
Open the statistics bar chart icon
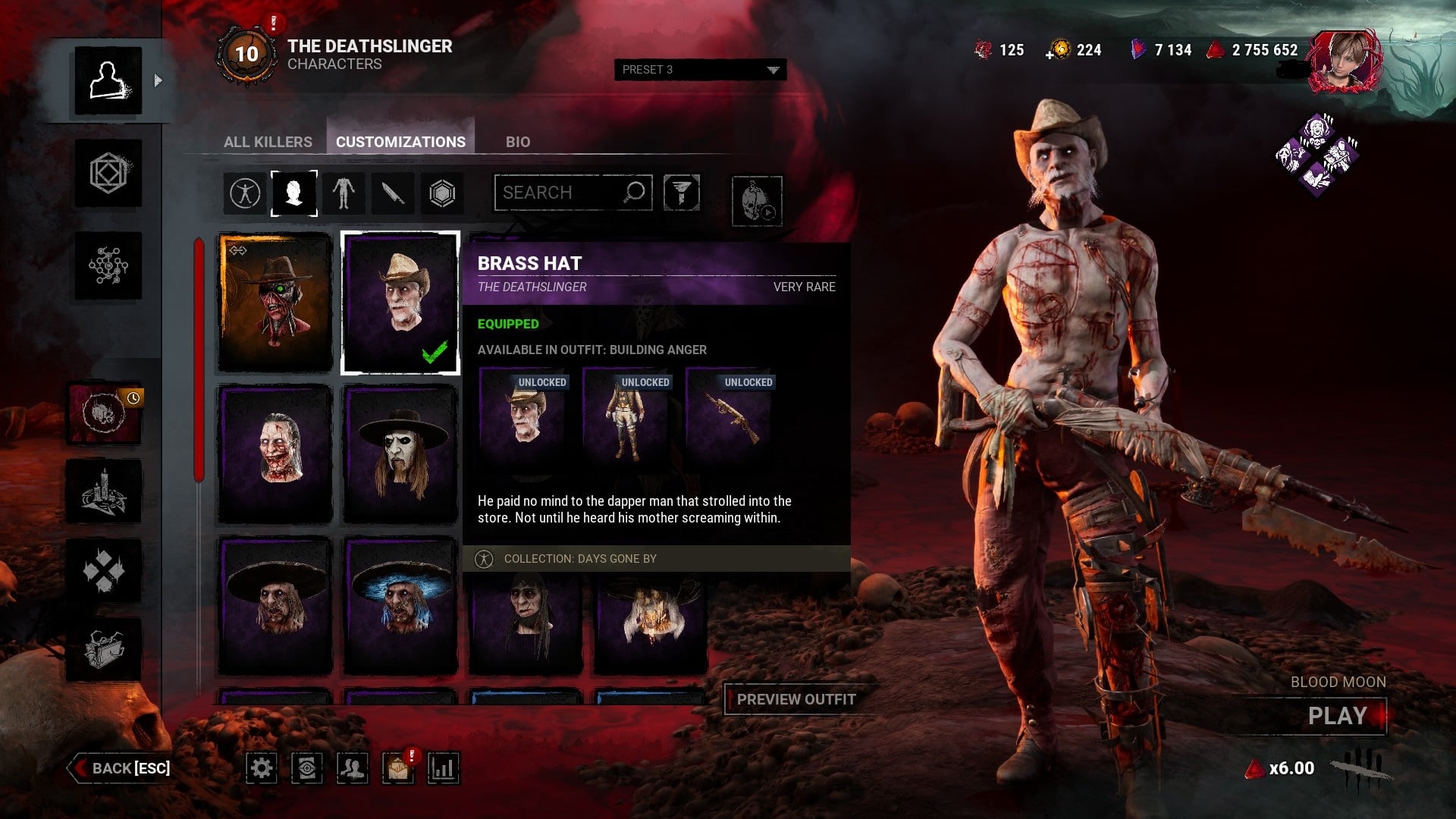pyautogui.click(x=443, y=768)
